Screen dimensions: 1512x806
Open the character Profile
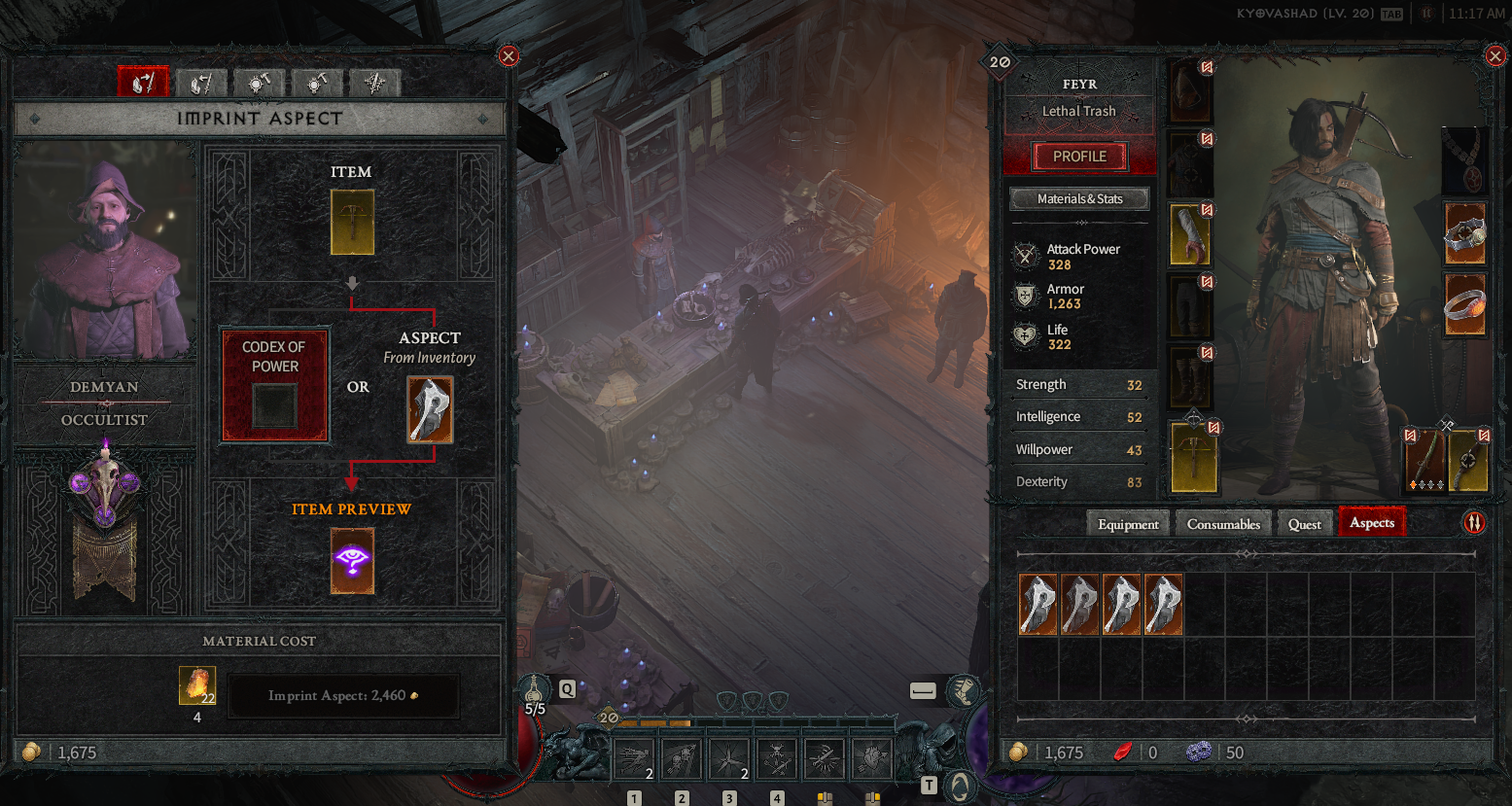click(1079, 157)
